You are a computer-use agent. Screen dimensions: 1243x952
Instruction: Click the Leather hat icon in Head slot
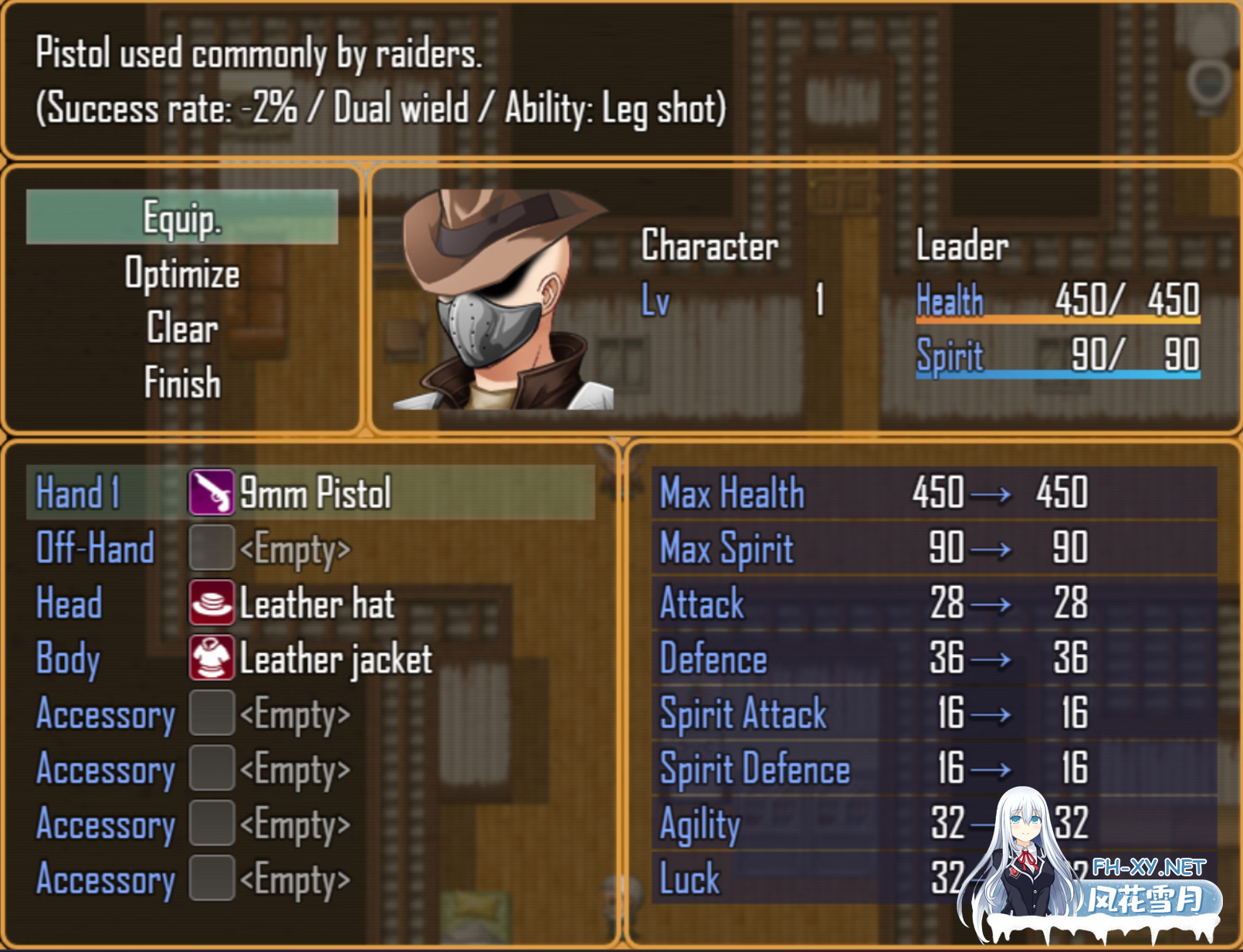pos(212,605)
